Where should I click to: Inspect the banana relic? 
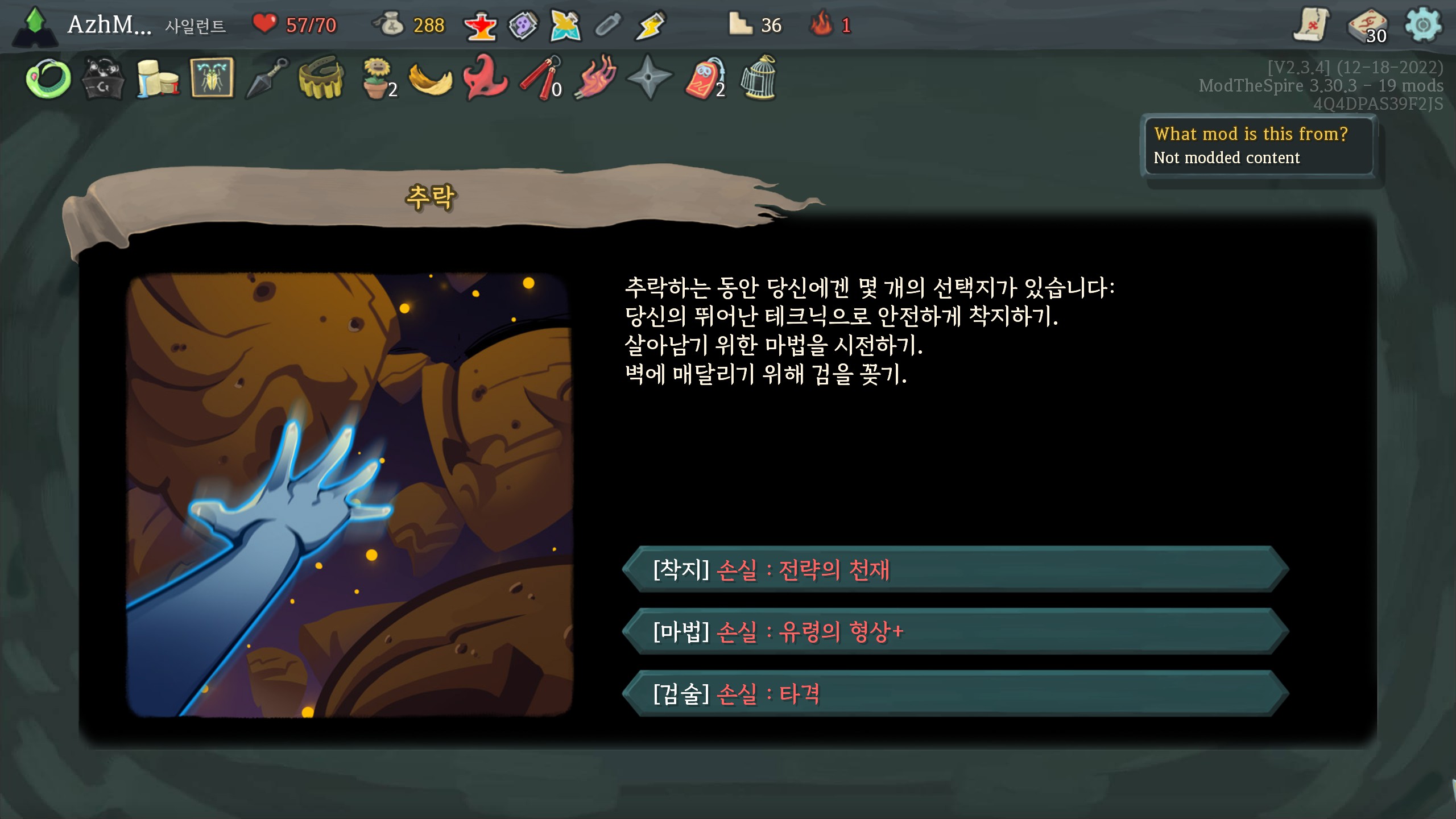(x=431, y=79)
